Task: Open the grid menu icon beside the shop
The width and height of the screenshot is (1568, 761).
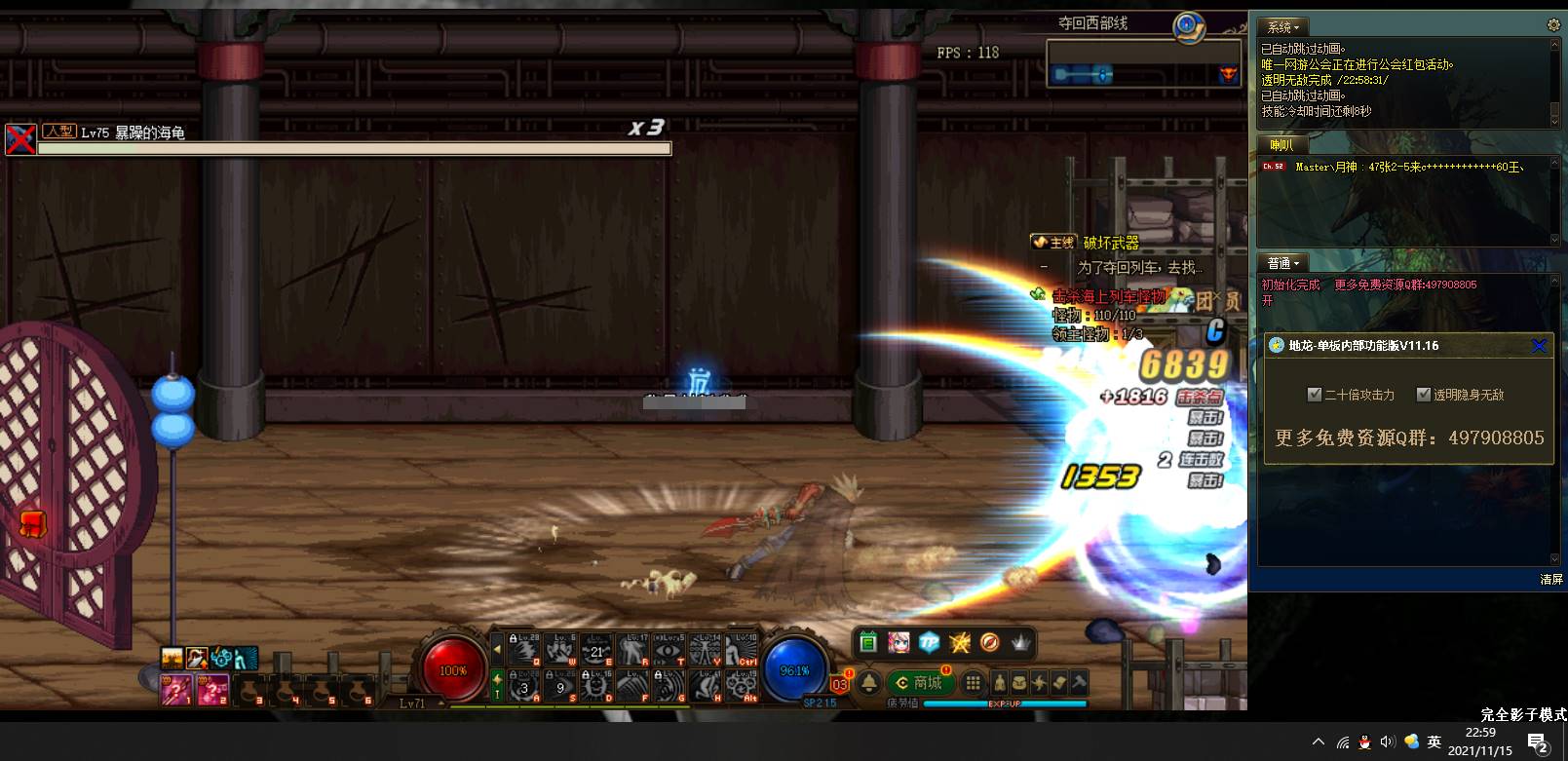Action: tap(974, 683)
